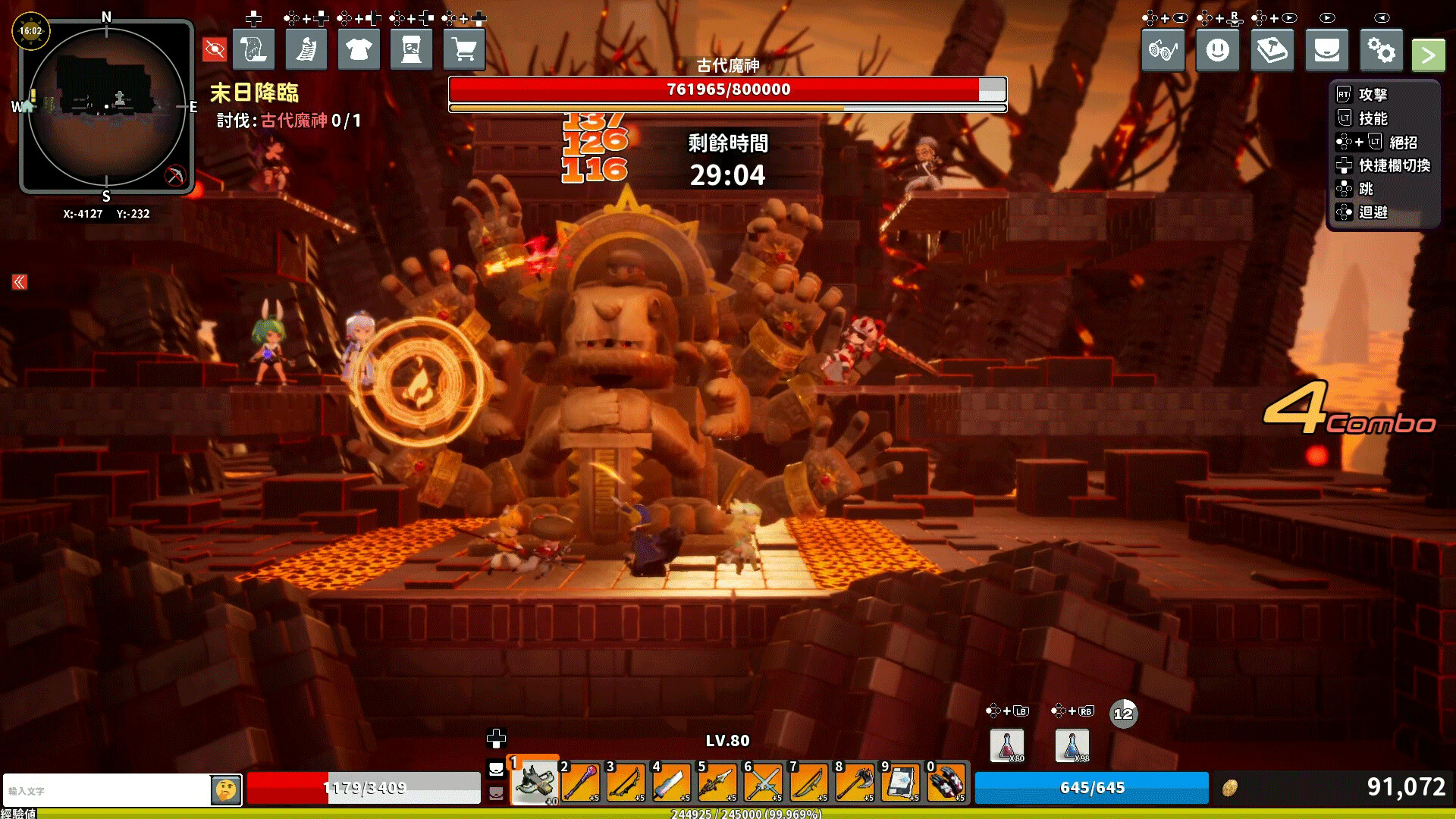Open the chat emoji picker beside the text box
The height and width of the screenshot is (819, 1456).
226,789
